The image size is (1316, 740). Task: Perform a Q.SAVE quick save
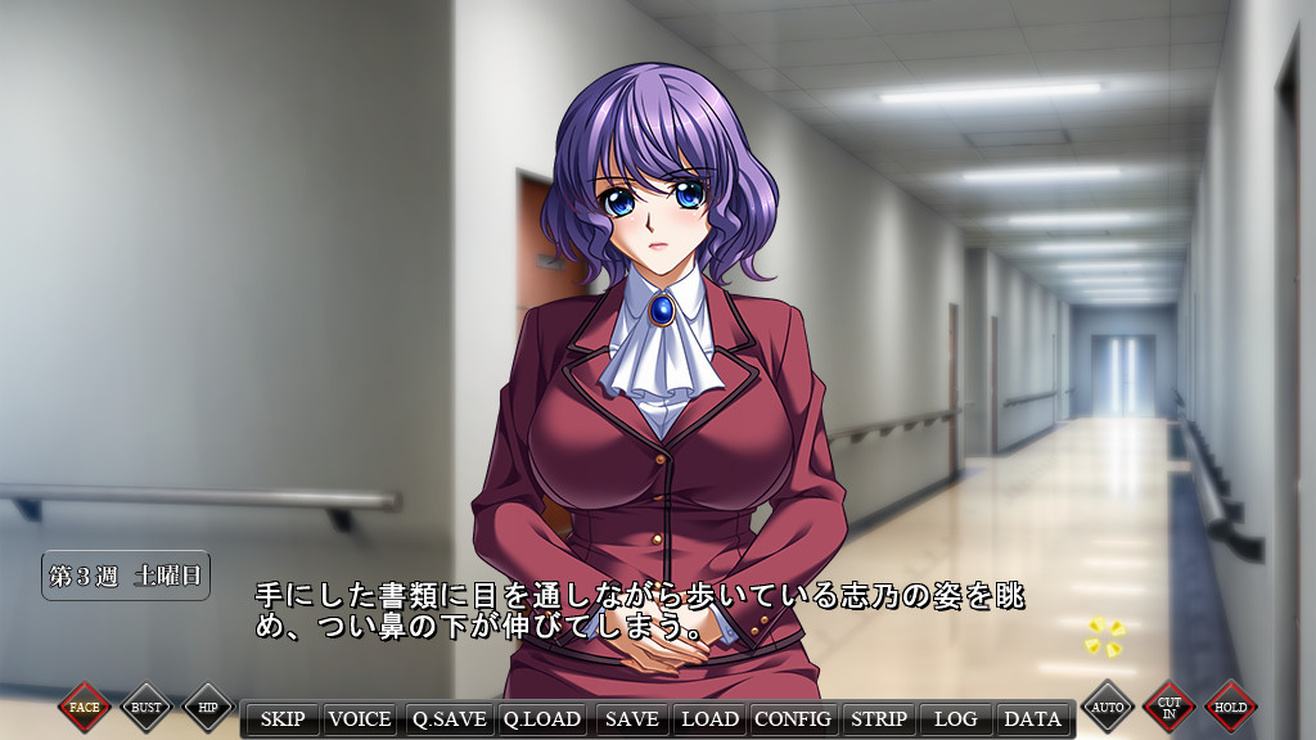pos(451,719)
